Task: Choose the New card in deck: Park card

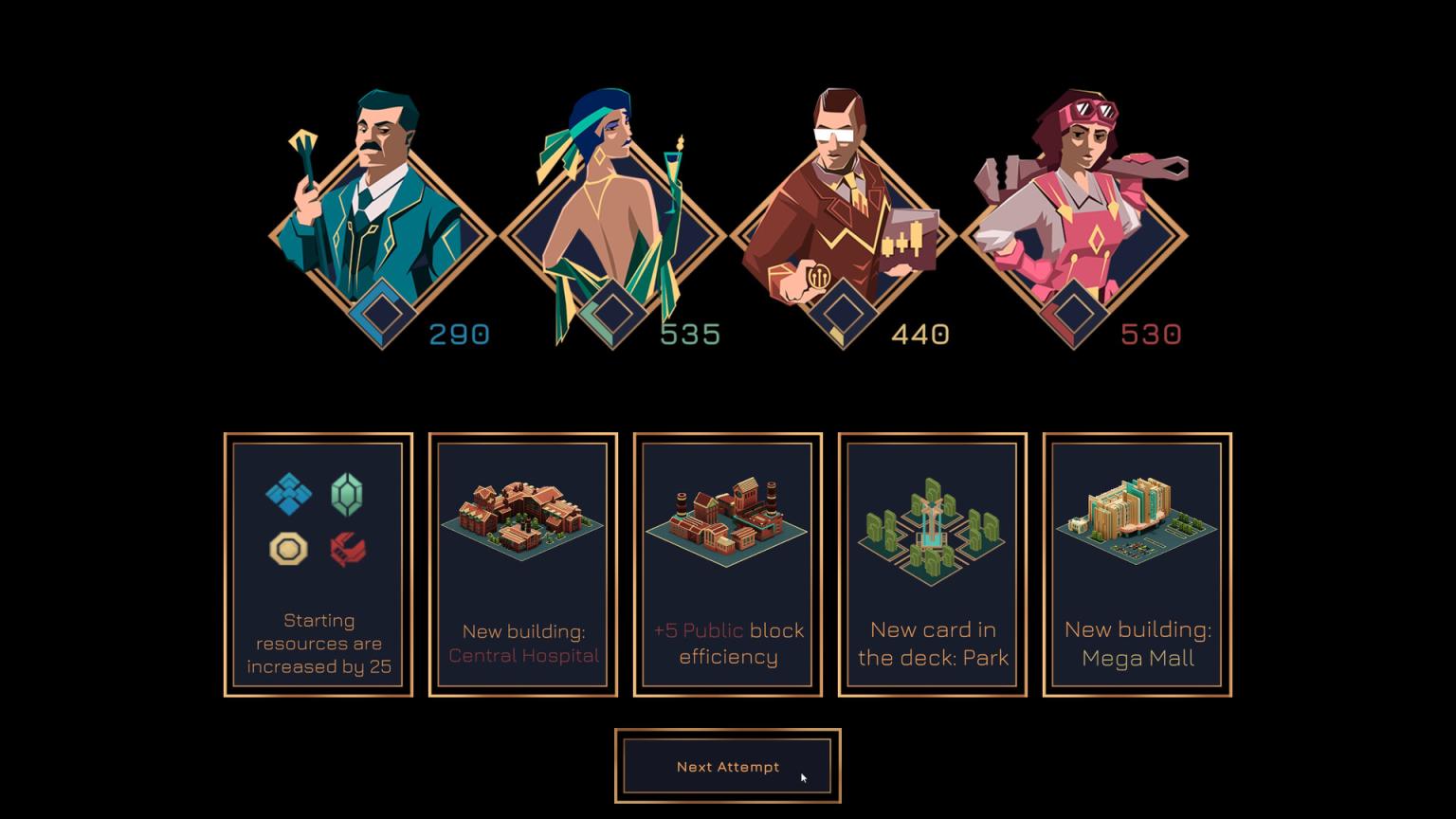Action: [931, 564]
